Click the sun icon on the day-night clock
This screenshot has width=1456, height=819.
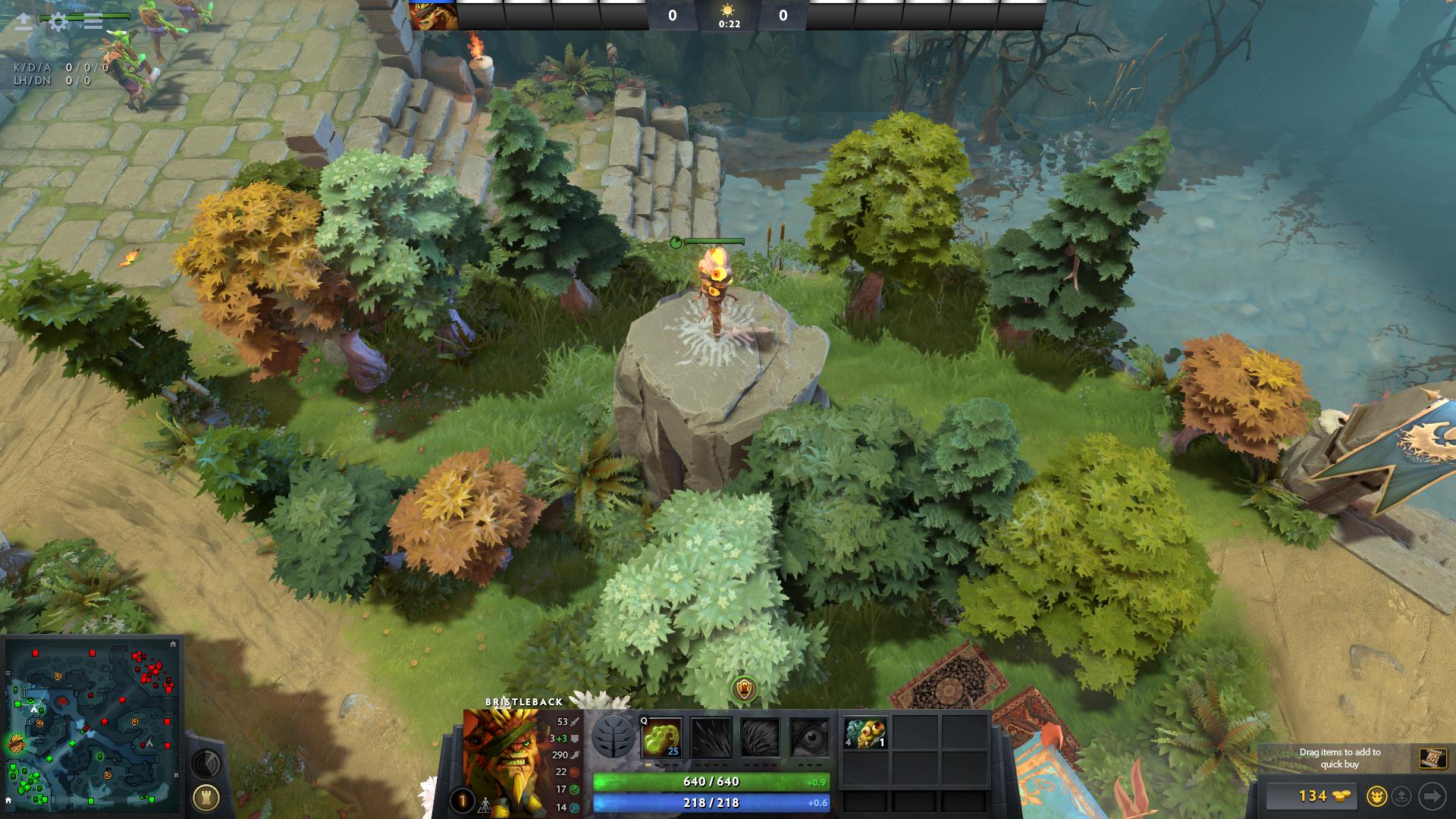pos(728,9)
